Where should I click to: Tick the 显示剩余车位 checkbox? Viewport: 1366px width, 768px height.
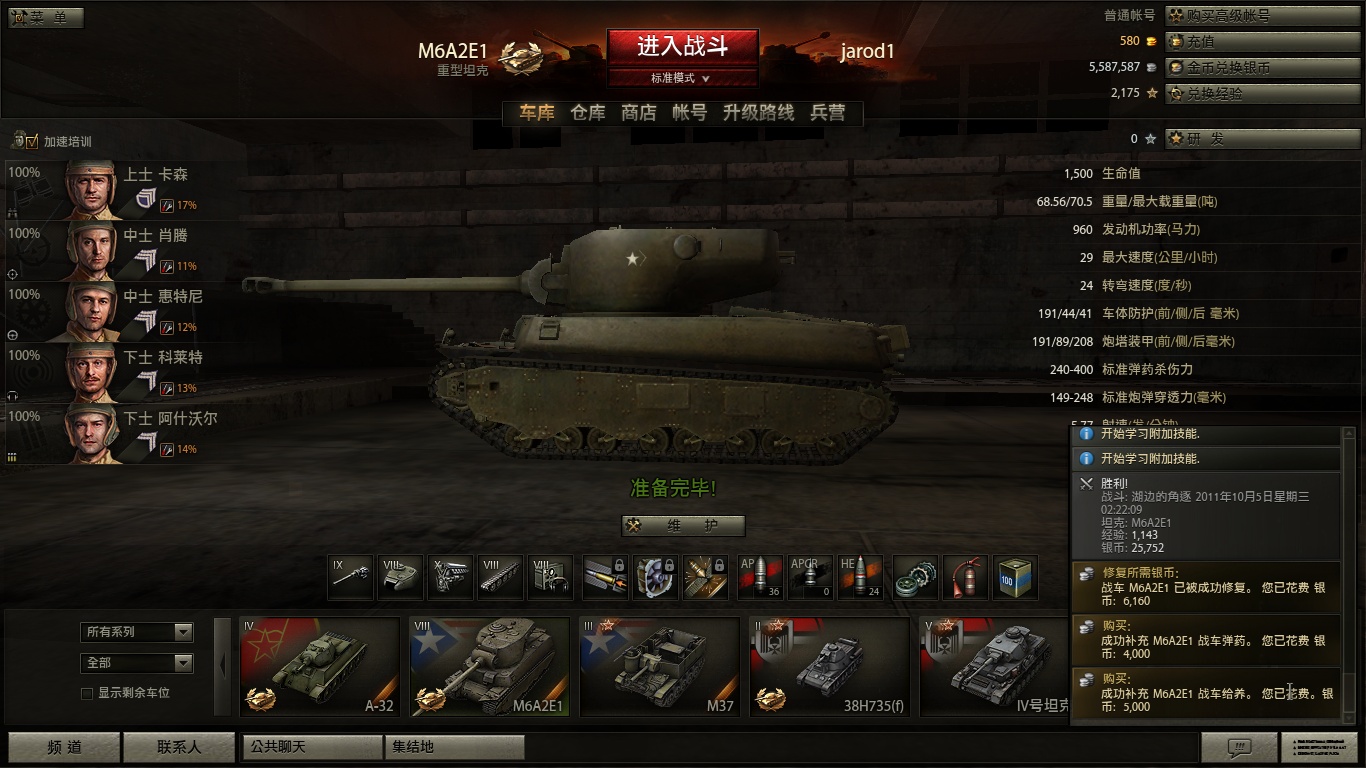coord(87,693)
